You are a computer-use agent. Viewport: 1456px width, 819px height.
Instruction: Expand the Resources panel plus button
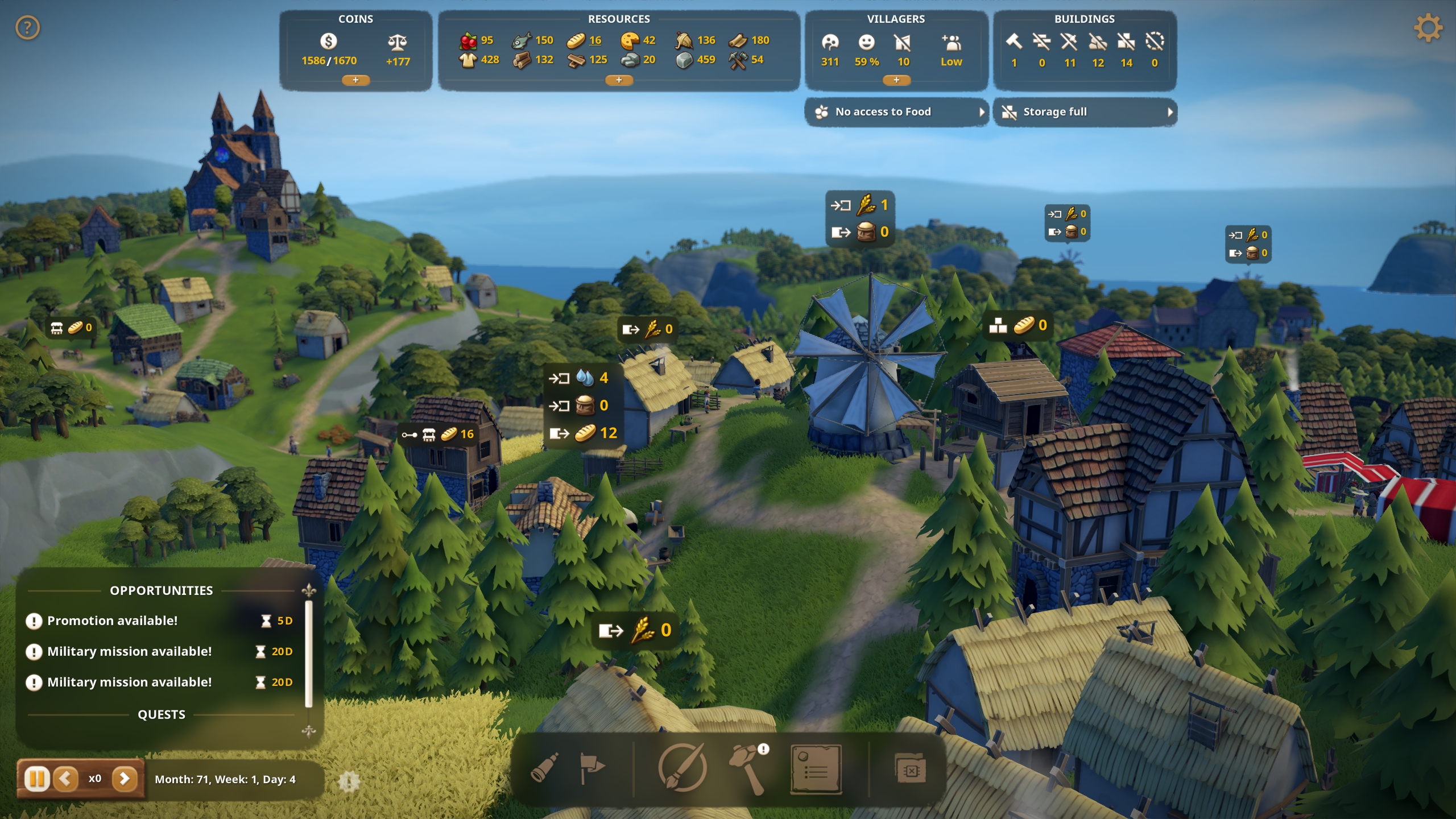pyautogui.click(x=619, y=80)
